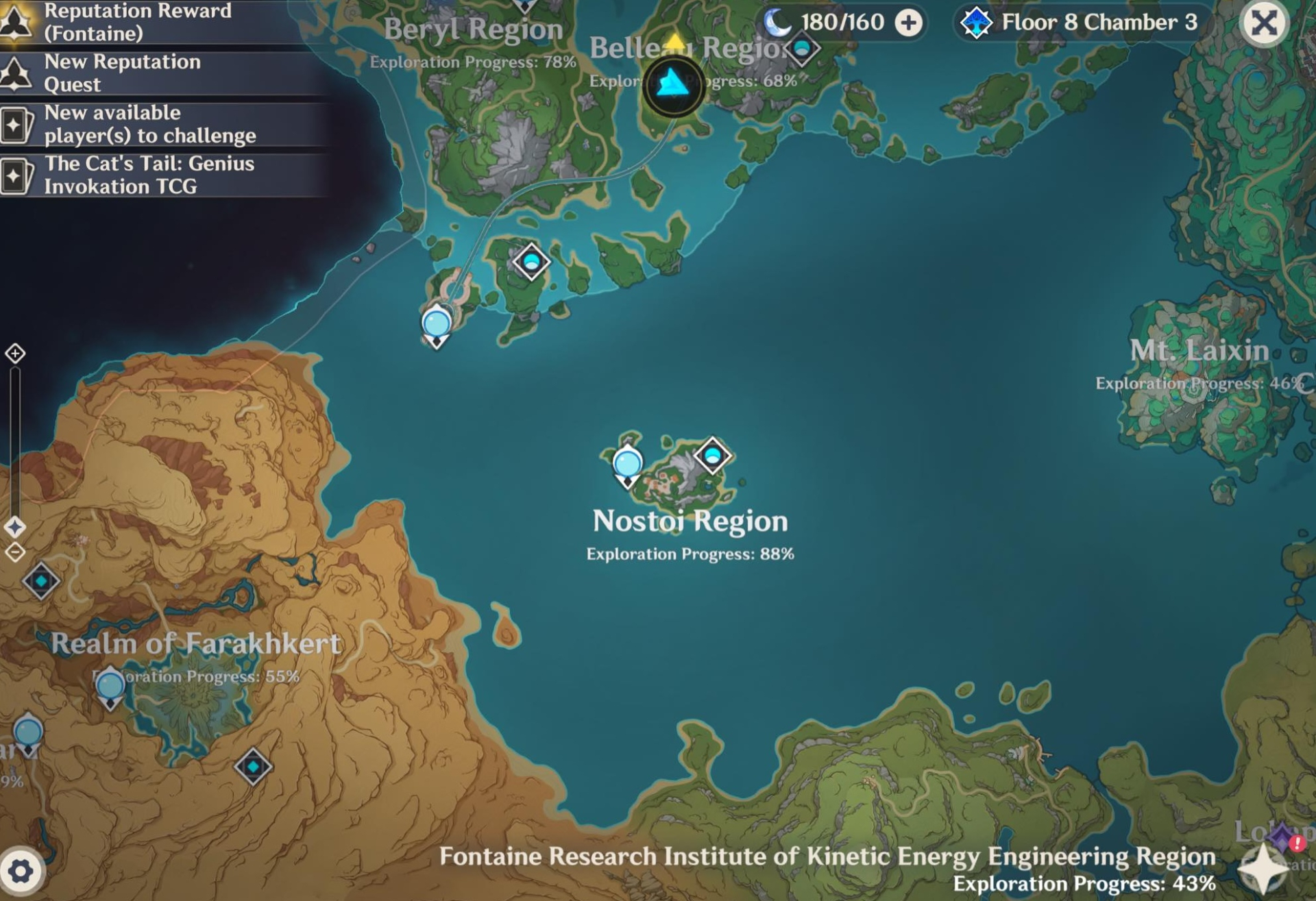Viewport: 1316px width, 901px height.
Task: Click the Spiral Abyss Floor 8 Chamber 3 icon
Action: click(x=976, y=23)
